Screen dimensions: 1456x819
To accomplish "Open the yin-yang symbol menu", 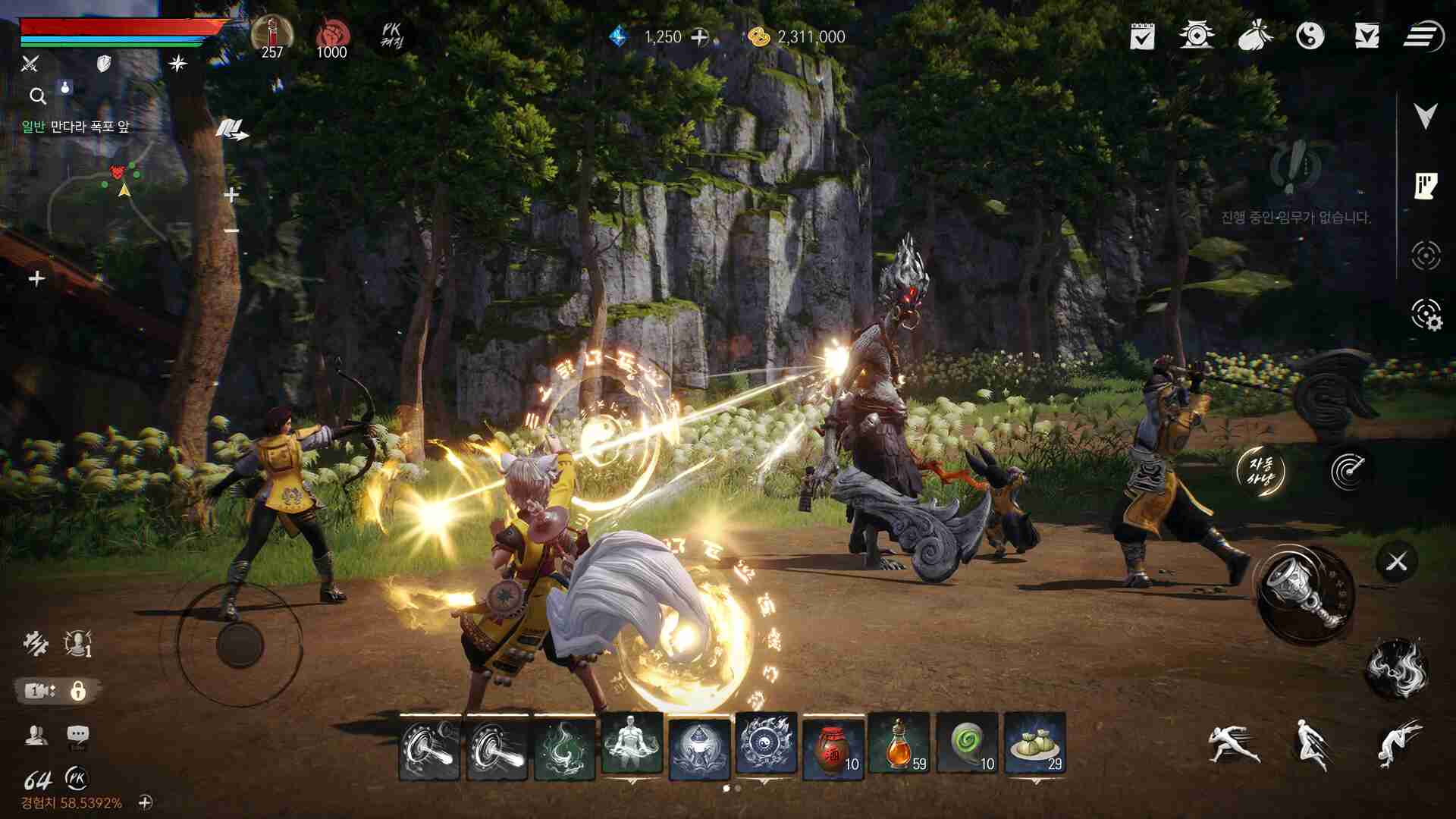I will (1310, 36).
